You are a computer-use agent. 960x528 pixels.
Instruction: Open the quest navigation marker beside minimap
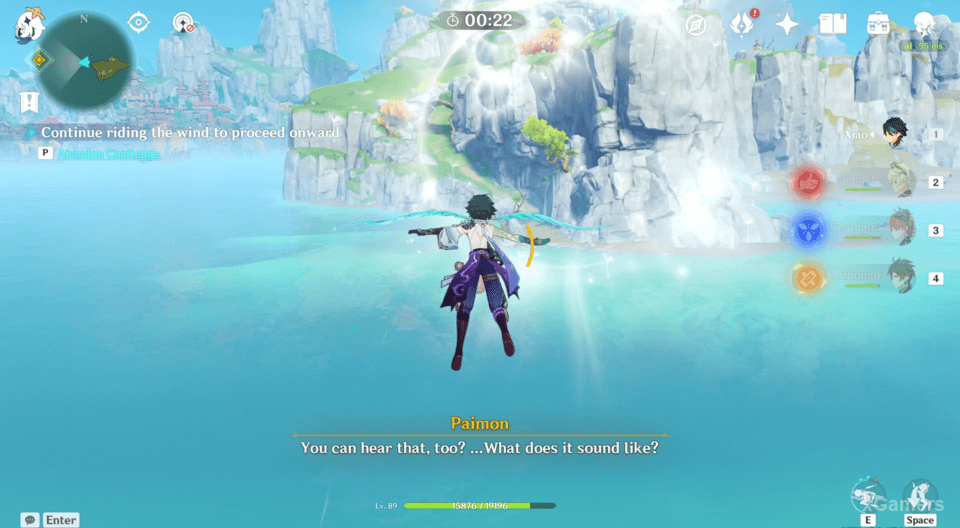(x=39, y=61)
